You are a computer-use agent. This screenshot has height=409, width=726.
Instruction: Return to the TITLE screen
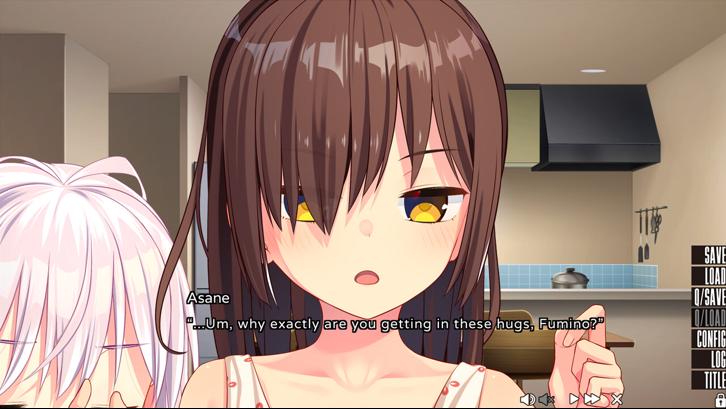click(713, 380)
